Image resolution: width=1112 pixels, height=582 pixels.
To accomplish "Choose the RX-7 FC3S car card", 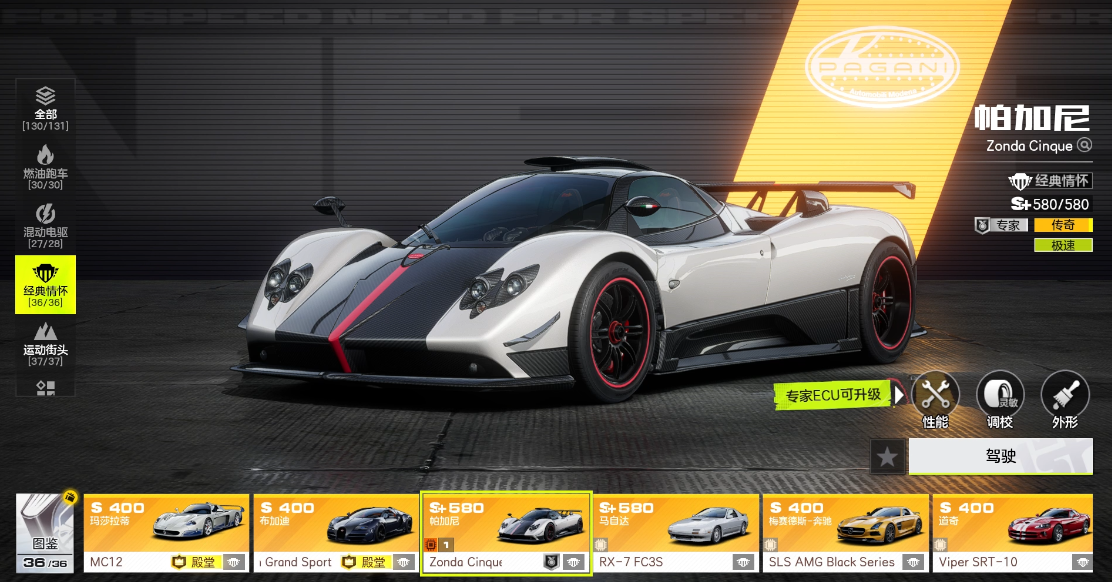I will (x=675, y=533).
